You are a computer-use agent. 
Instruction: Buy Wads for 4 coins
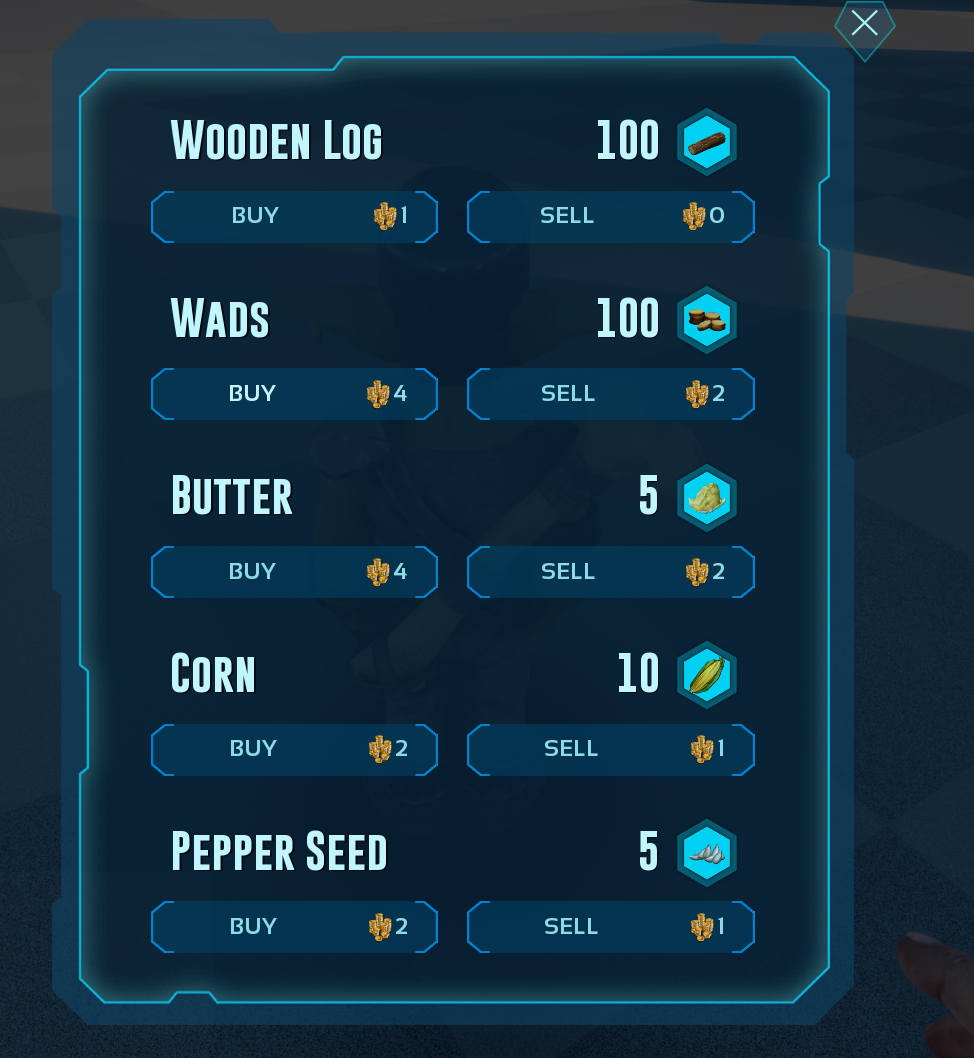click(294, 394)
